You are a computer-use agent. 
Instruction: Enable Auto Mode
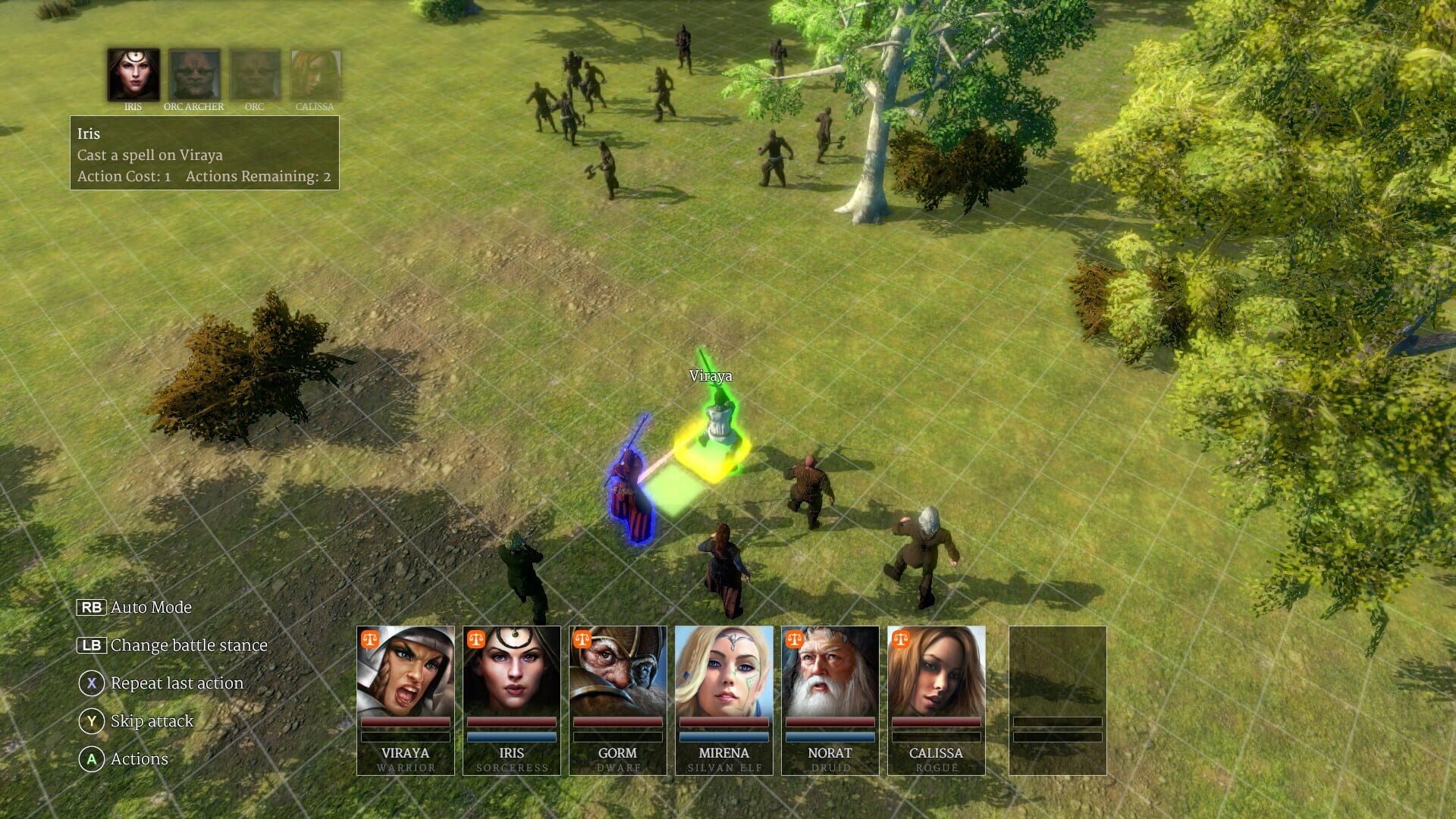coord(150,607)
